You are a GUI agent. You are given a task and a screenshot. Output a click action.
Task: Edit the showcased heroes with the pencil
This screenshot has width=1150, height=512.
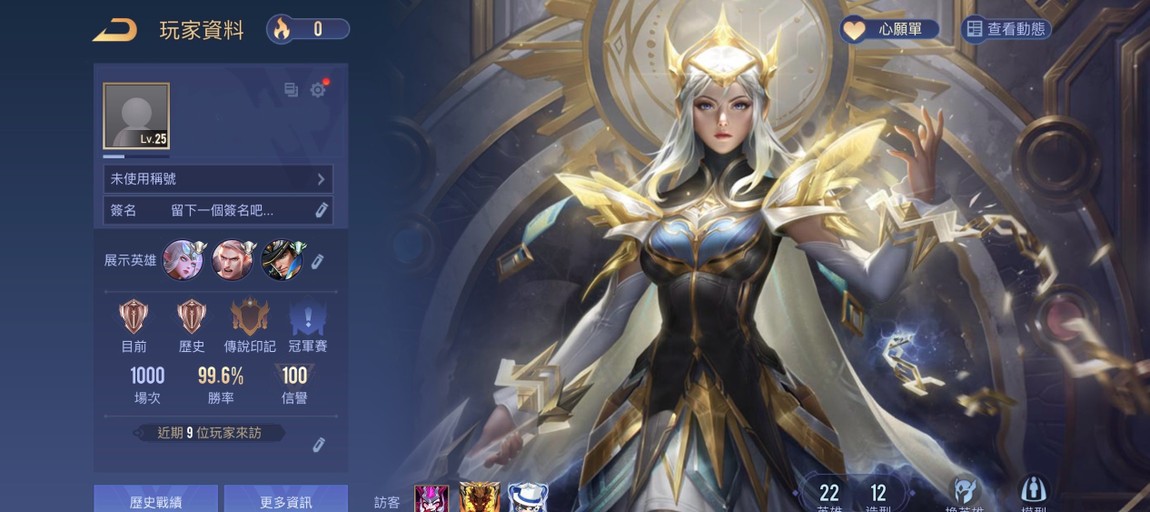pyautogui.click(x=317, y=261)
